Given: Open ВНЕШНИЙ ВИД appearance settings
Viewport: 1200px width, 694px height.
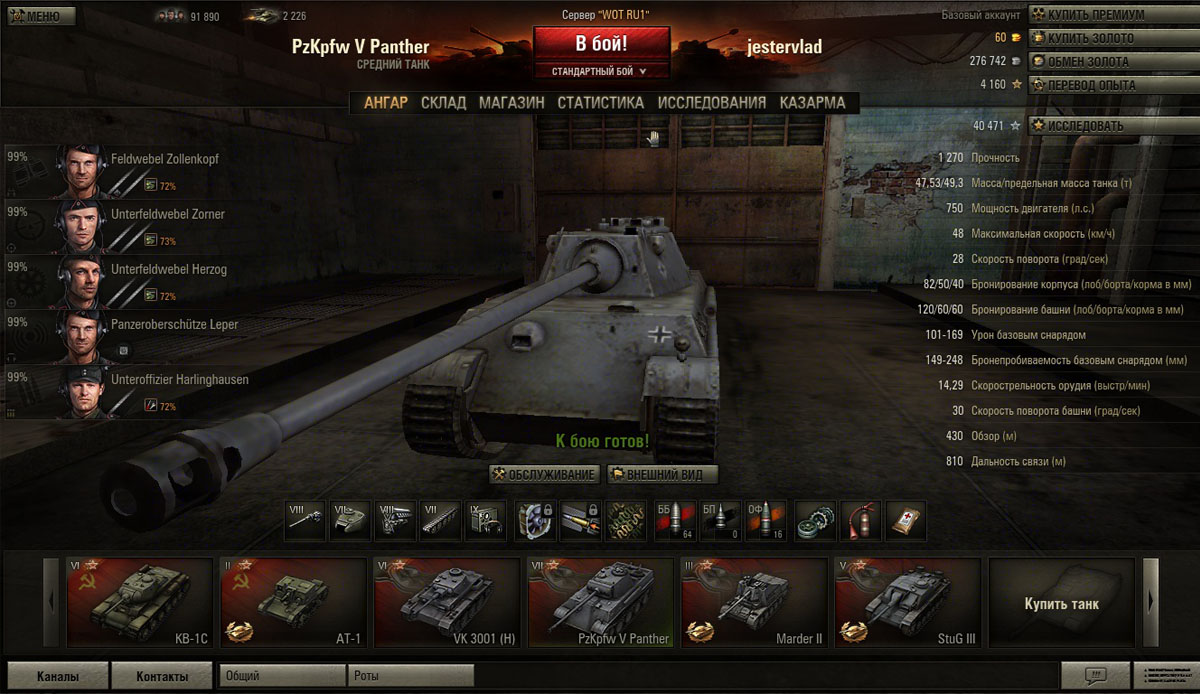Looking at the screenshot, I should tap(663, 474).
